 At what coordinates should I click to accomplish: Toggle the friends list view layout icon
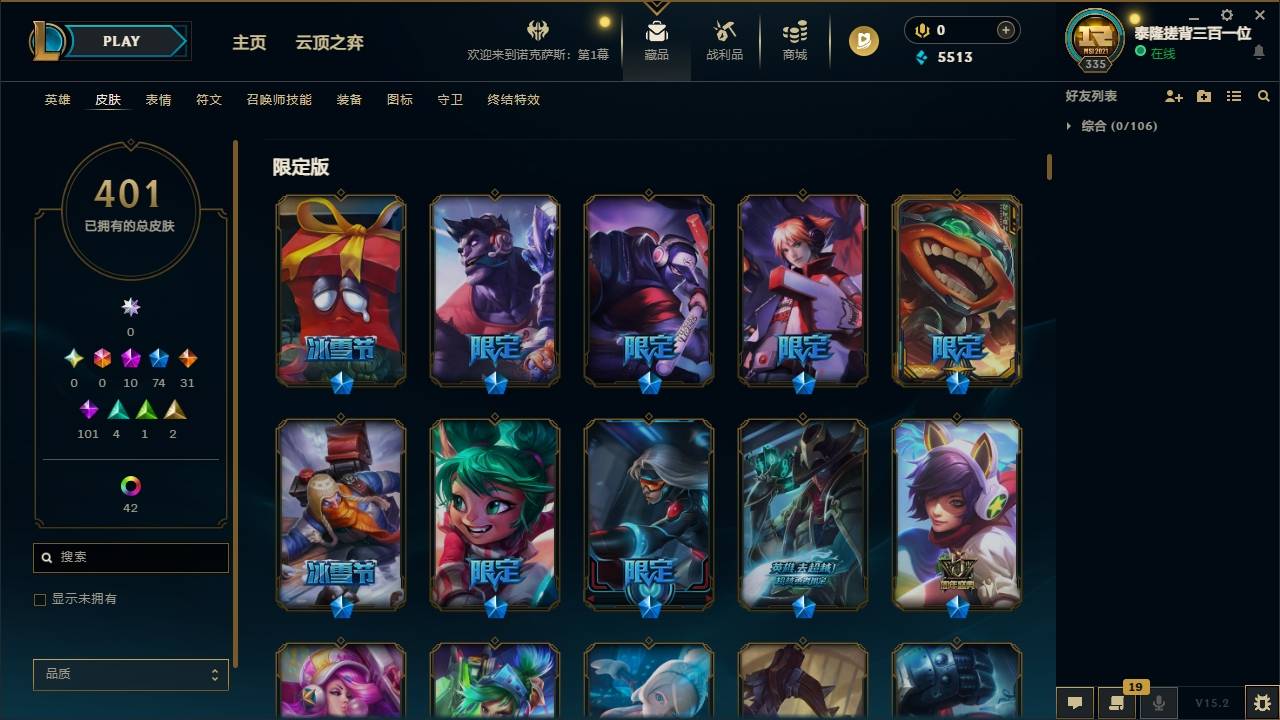[x=1234, y=95]
